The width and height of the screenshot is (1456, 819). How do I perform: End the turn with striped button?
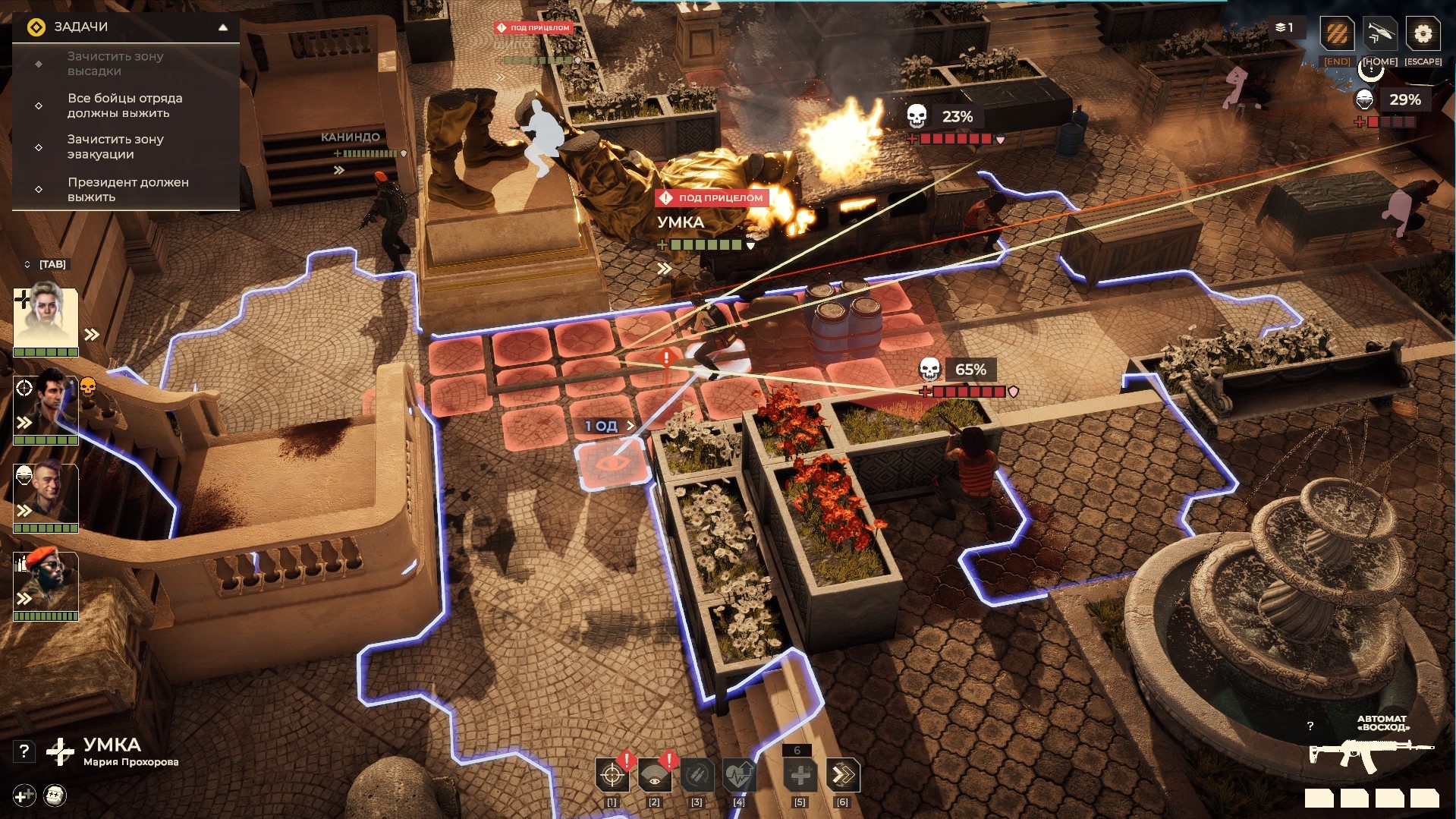tap(1337, 34)
